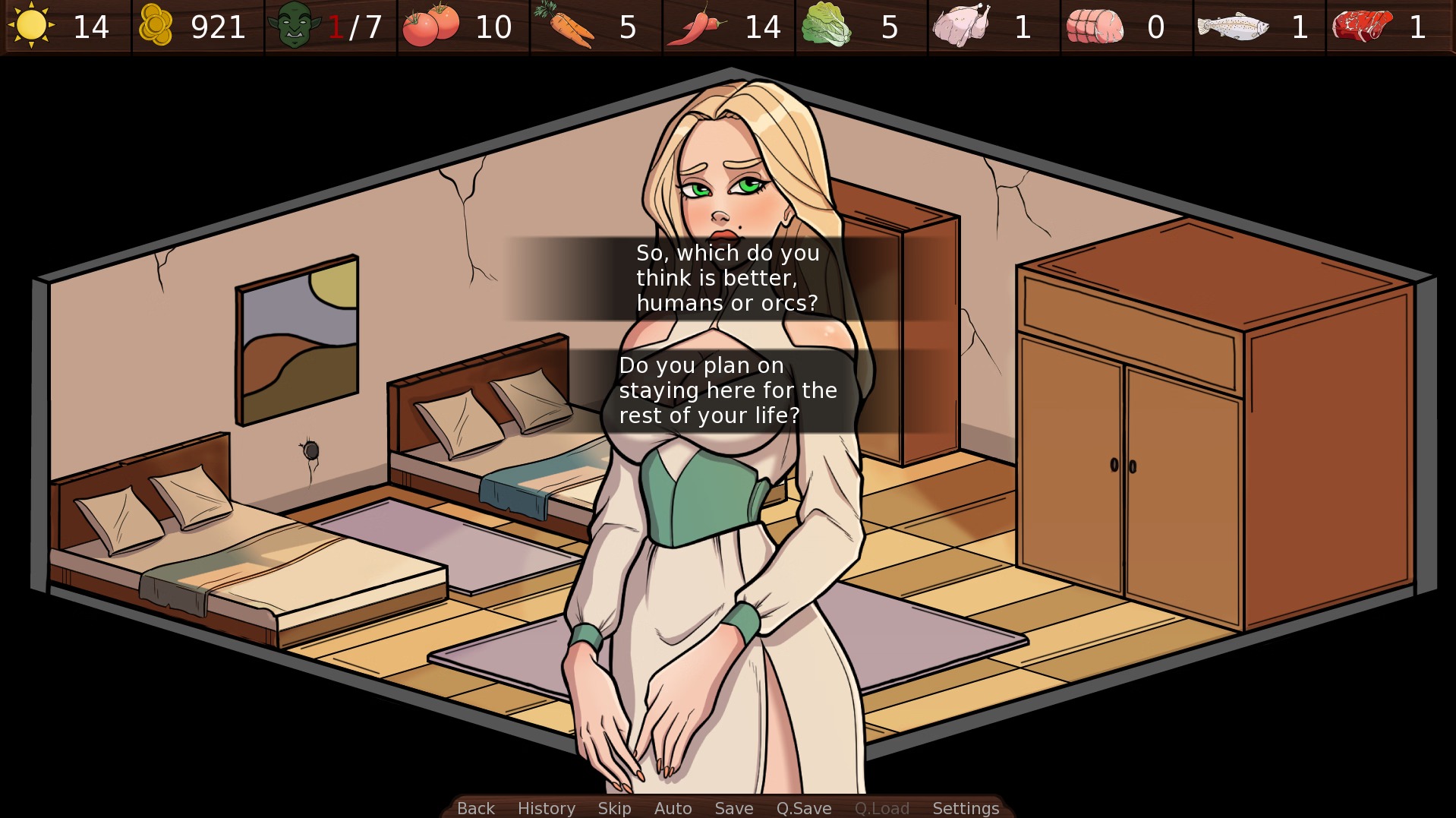
Task: Activate Skip mode
Action: click(614, 808)
